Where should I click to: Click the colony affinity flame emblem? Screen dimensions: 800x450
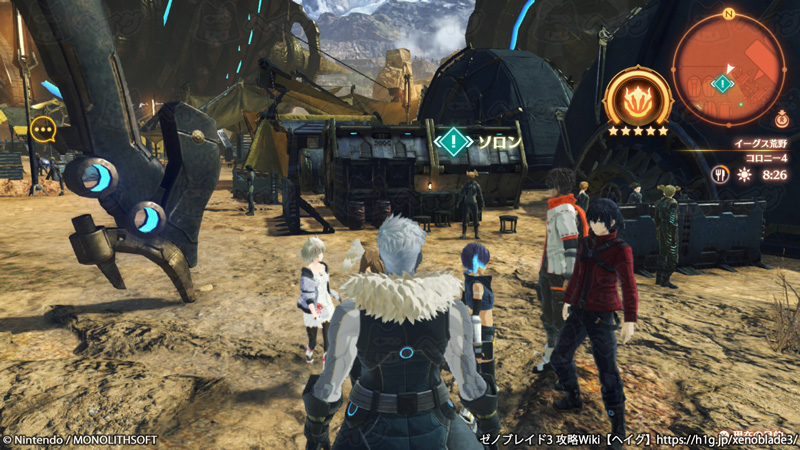coord(637,99)
